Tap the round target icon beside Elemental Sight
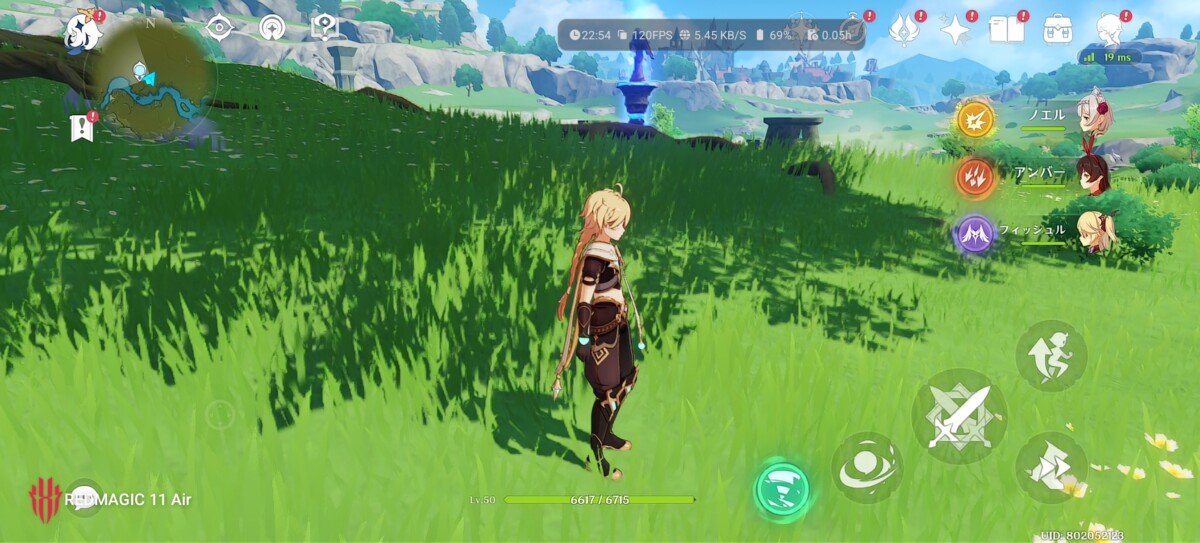This screenshot has width=1200, height=543. tap(271, 27)
